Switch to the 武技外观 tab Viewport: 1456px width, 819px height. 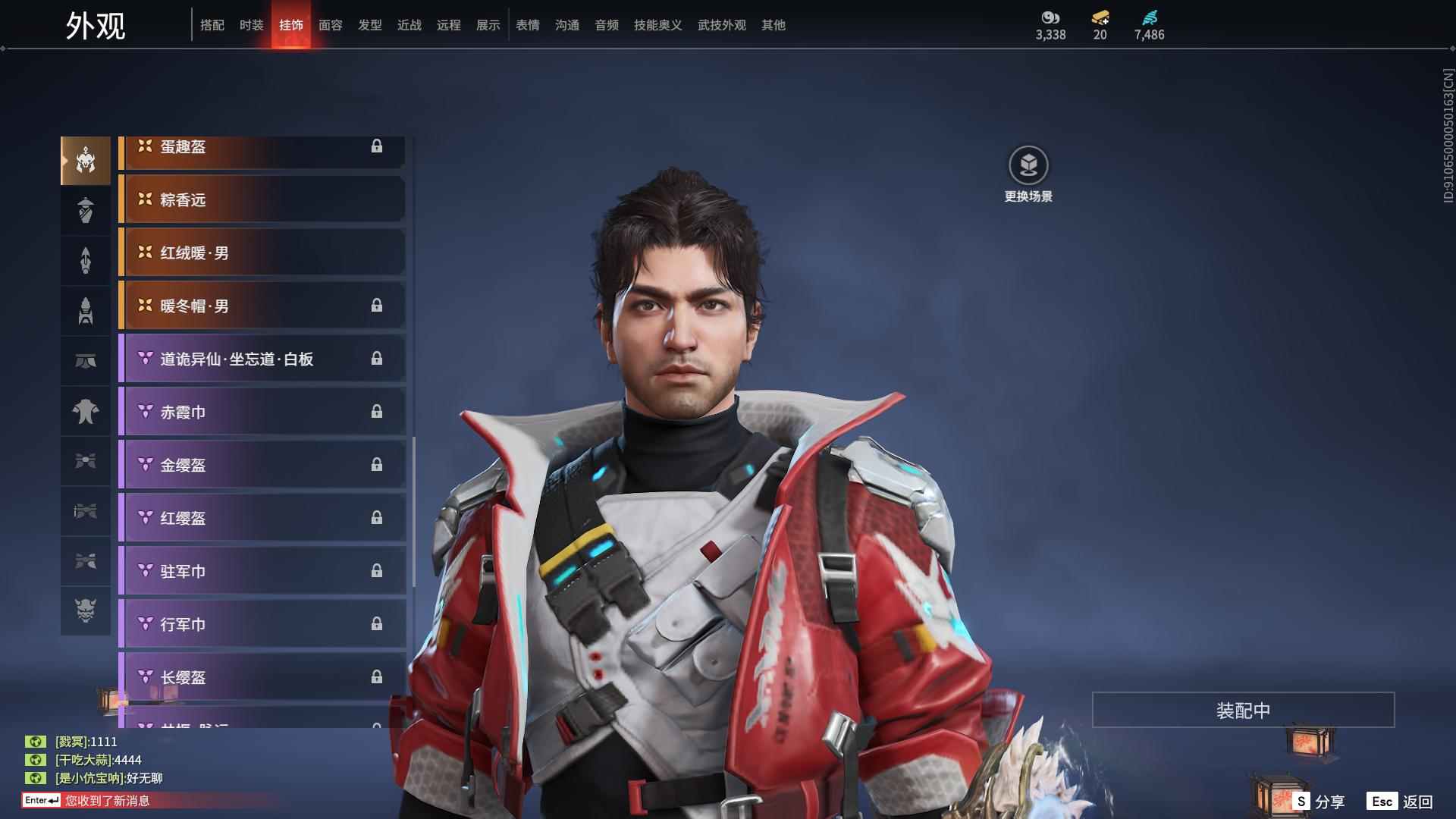pyautogui.click(x=721, y=25)
